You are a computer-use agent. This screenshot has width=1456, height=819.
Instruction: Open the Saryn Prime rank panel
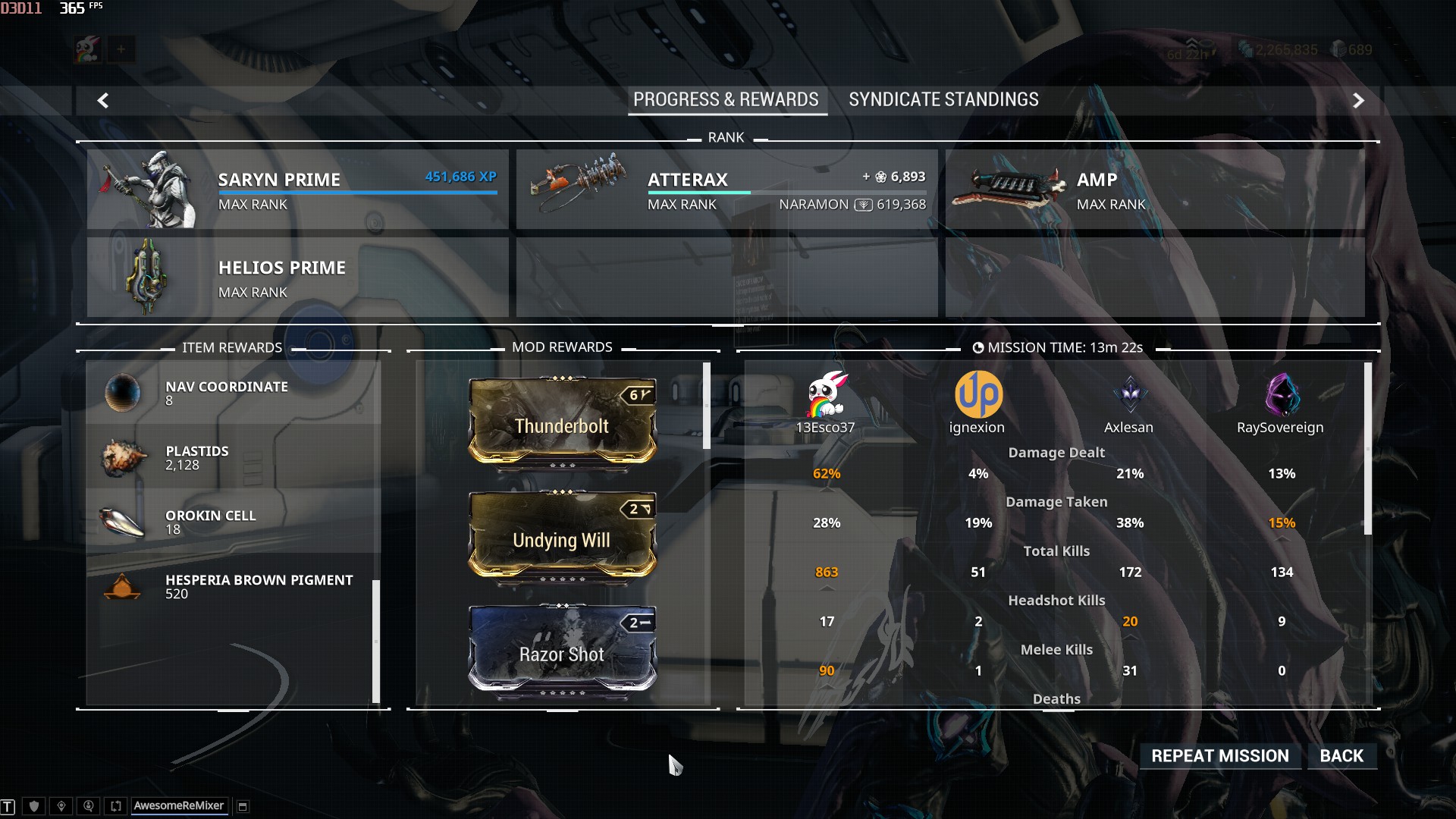click(x=297, y=190)
